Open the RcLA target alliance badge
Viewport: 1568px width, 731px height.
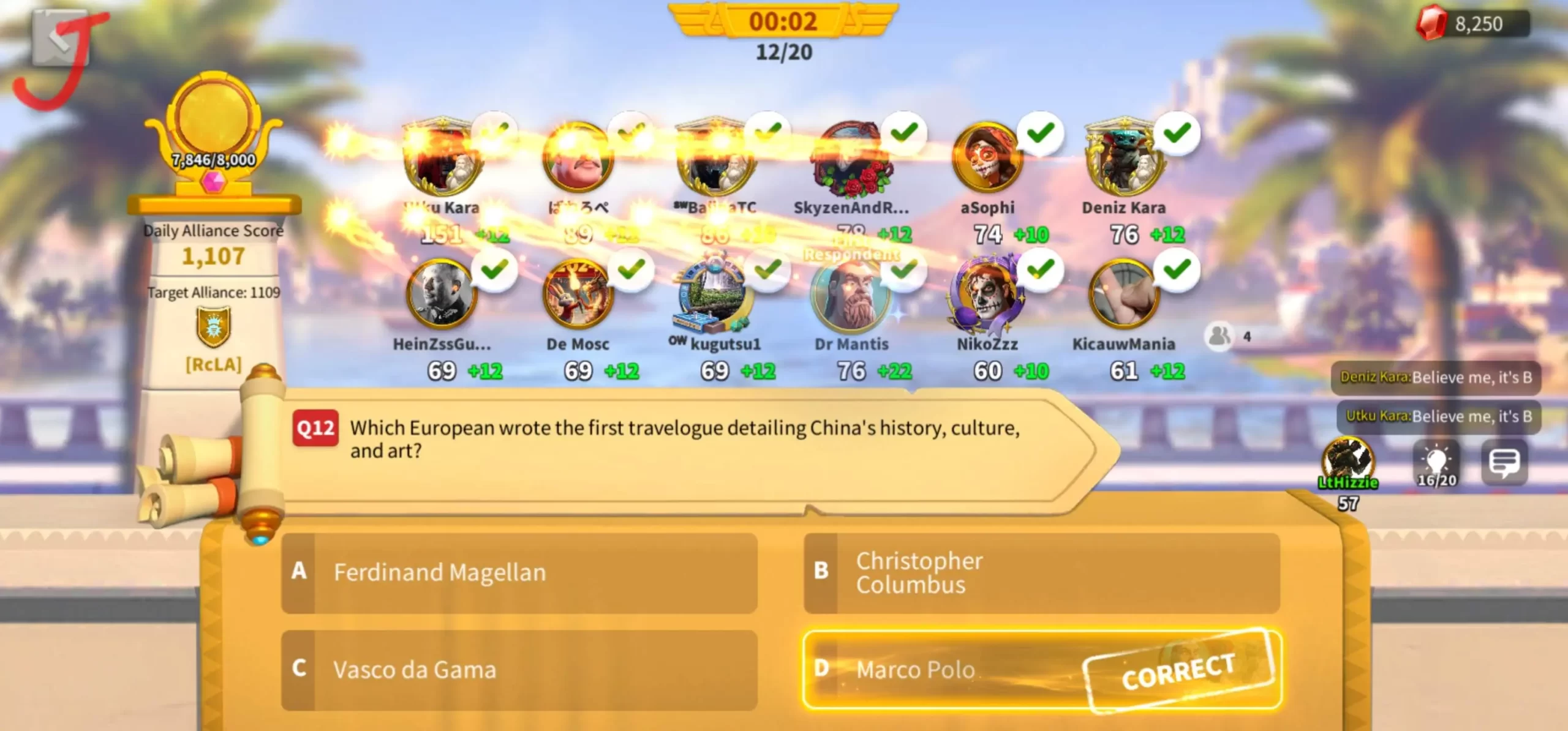point(213,328)
